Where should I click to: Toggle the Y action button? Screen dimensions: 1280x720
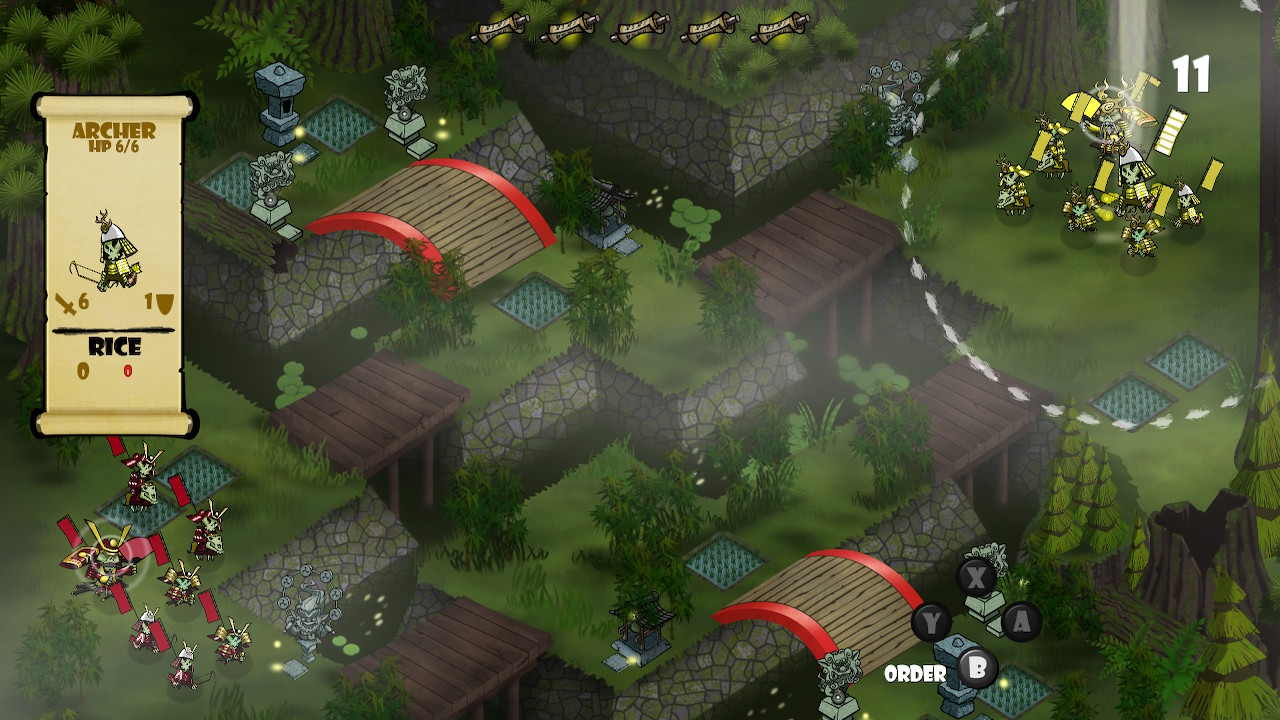click(931, 619)
